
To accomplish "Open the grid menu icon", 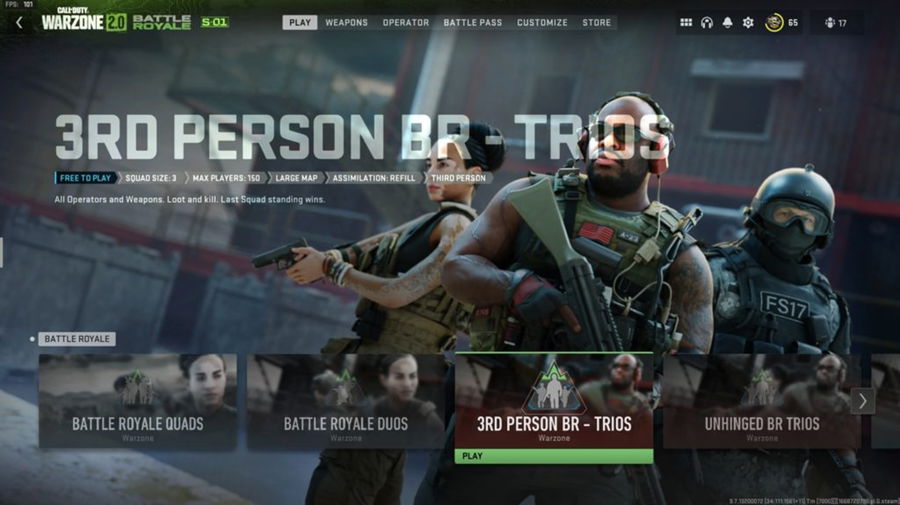I will click(x=686, y=22).
